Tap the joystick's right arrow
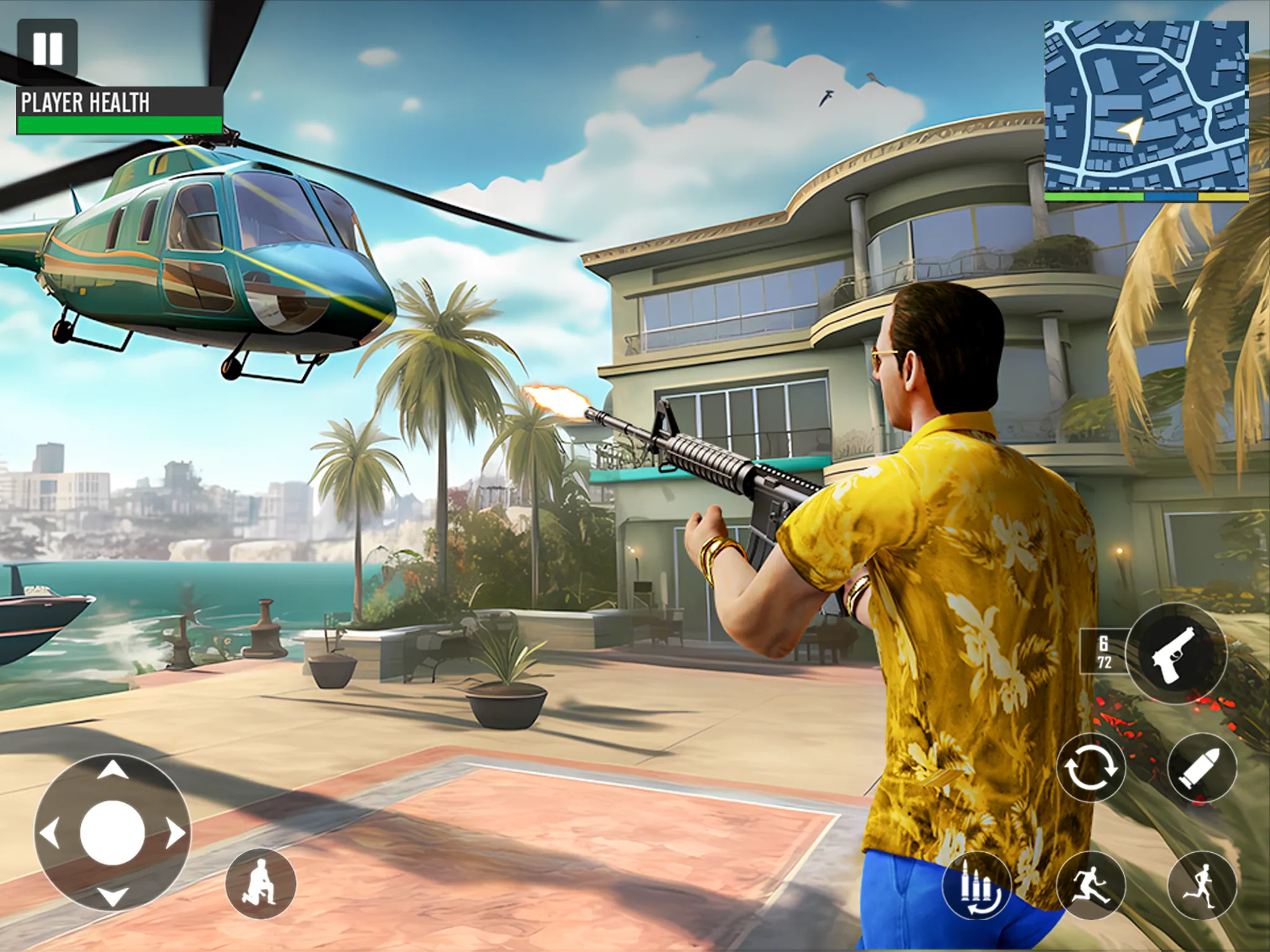The width and height of the screenshot is (1270, 952). click(x=176, y=834)
